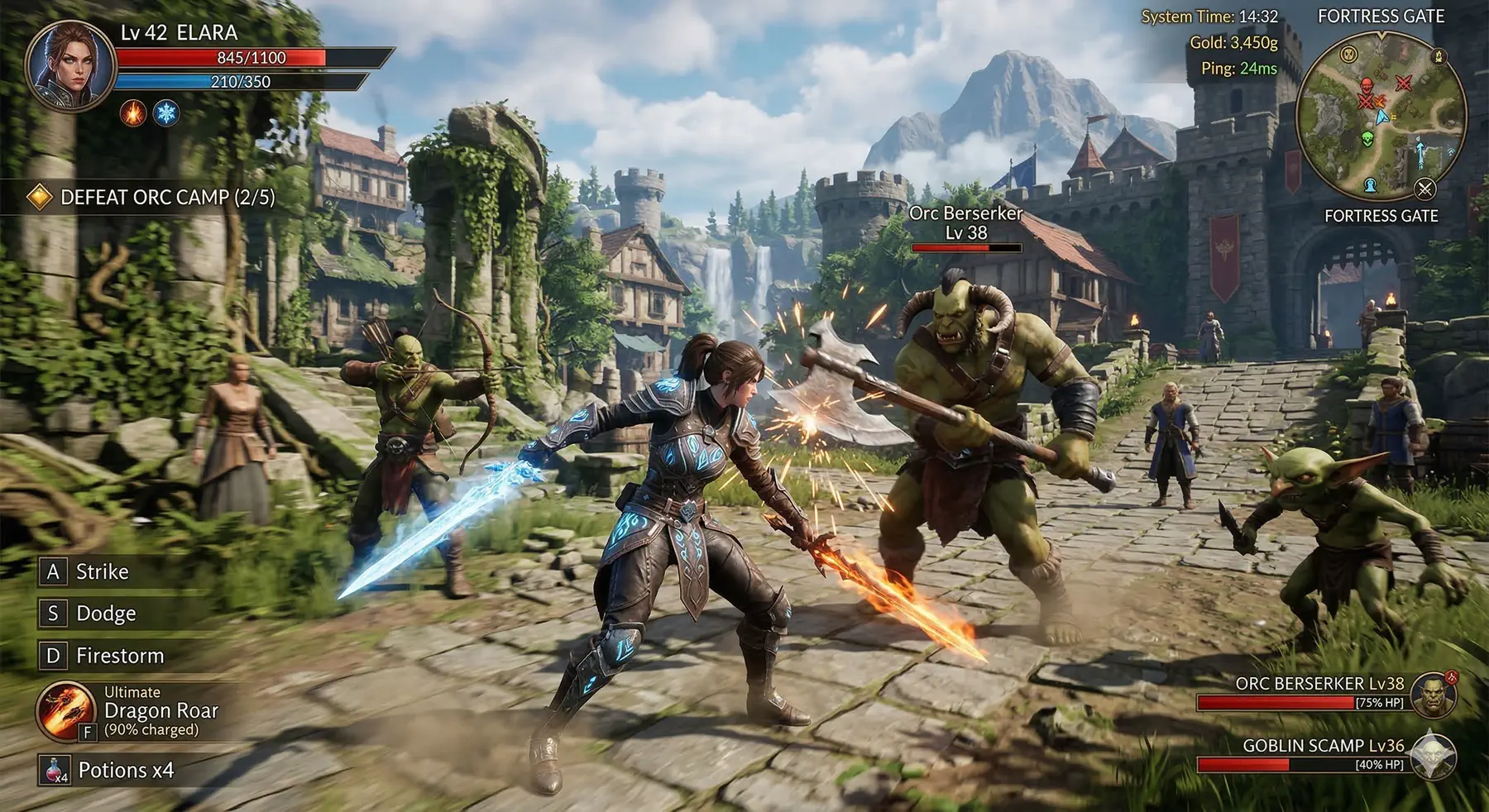The image size is (1489, 812).
Task: Click the red skull marker on minimap
Action: [x=1367, y=85]
